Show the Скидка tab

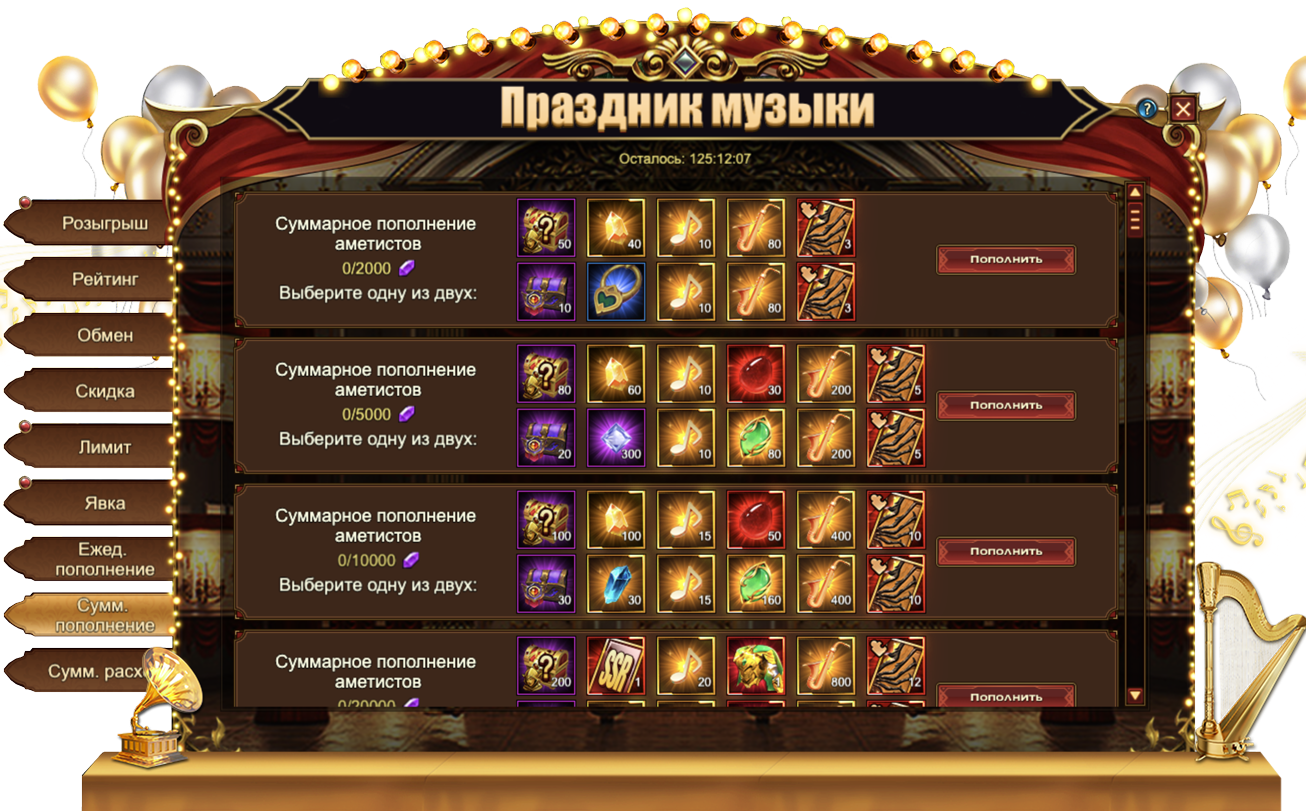click(x=103, y=392)
